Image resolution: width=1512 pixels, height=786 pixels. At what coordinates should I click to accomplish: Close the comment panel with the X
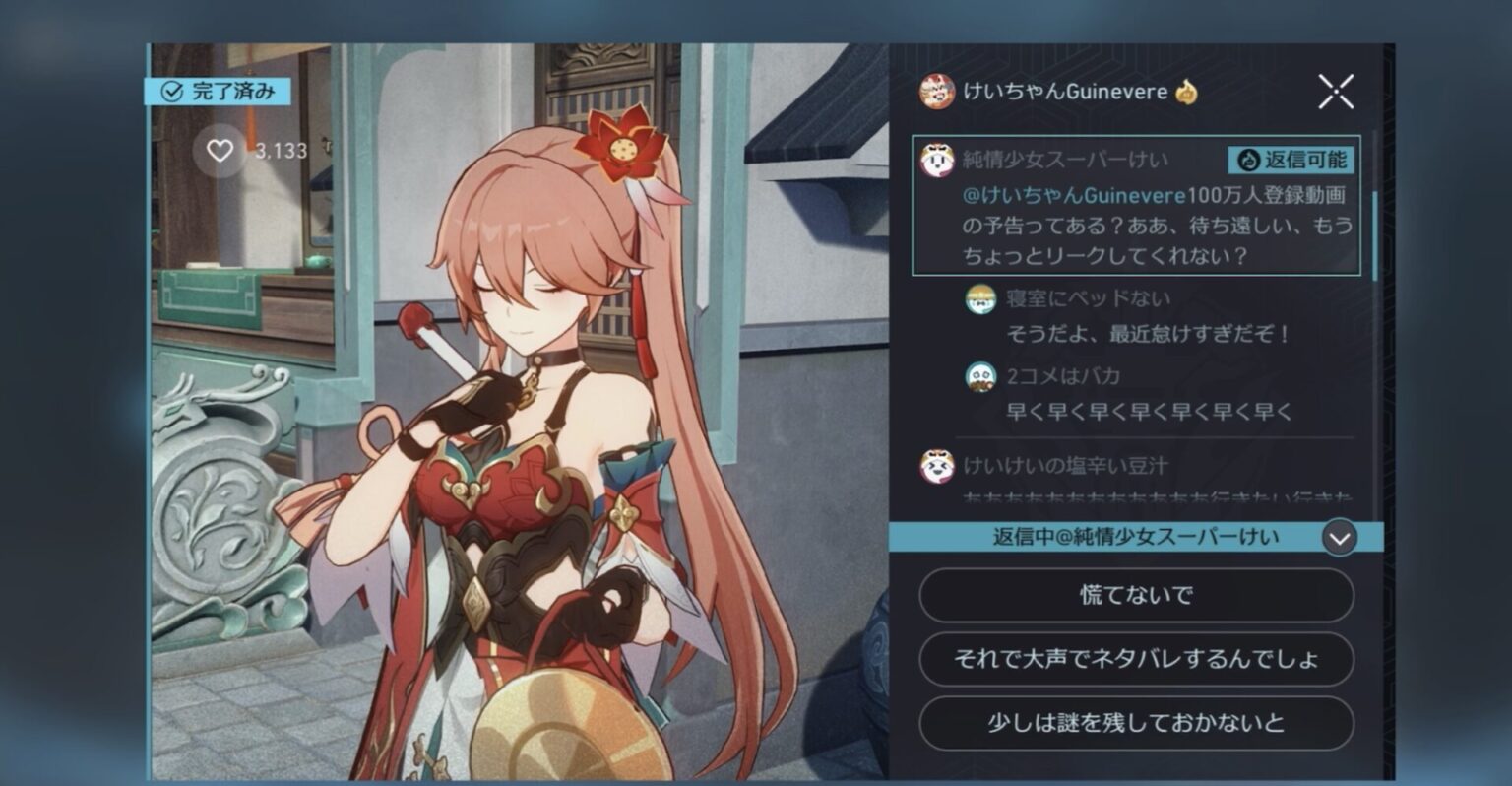(x=1337, y=92)
